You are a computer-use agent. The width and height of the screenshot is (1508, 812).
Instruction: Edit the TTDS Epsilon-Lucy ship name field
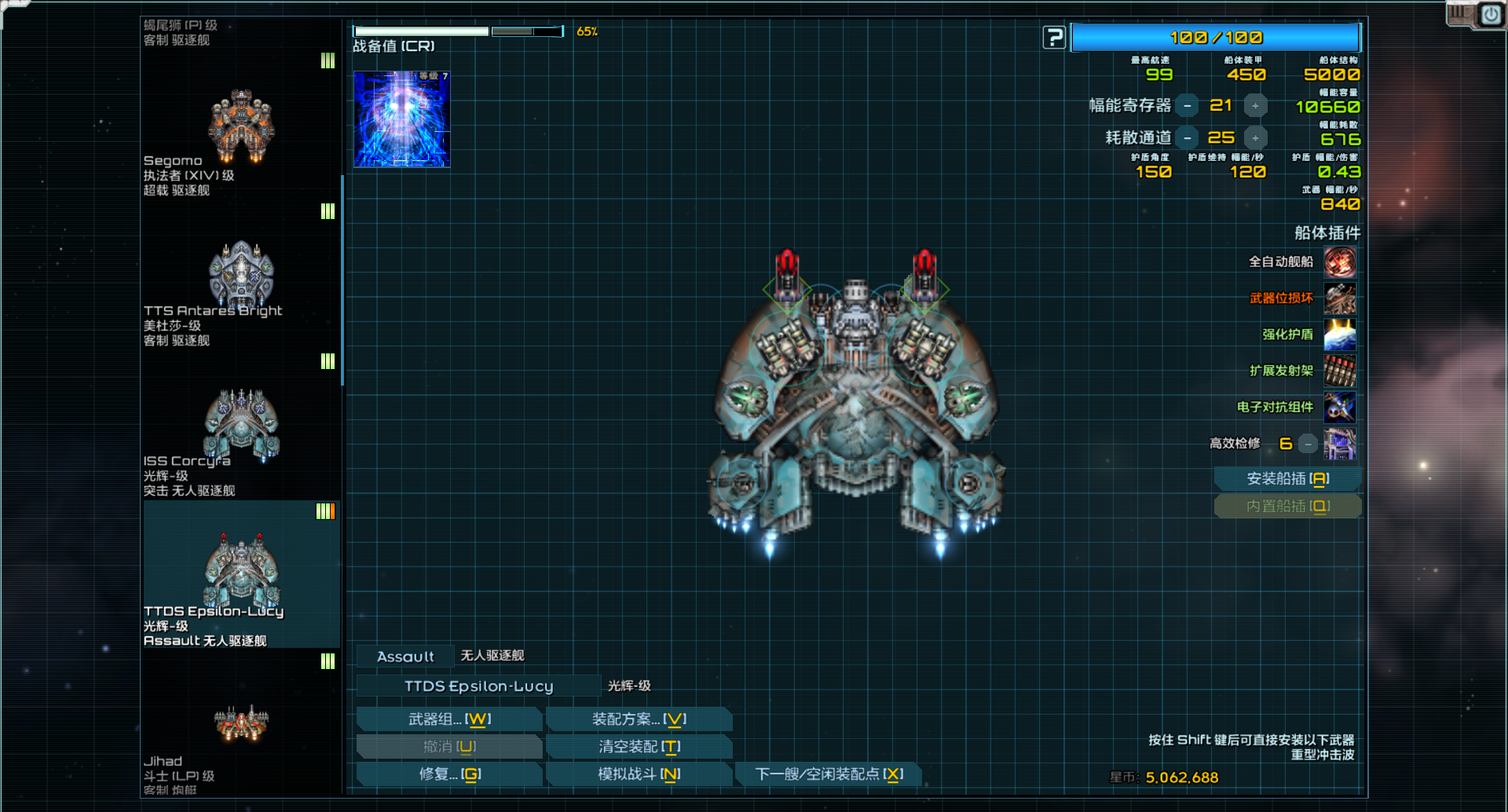click(478, 686)
